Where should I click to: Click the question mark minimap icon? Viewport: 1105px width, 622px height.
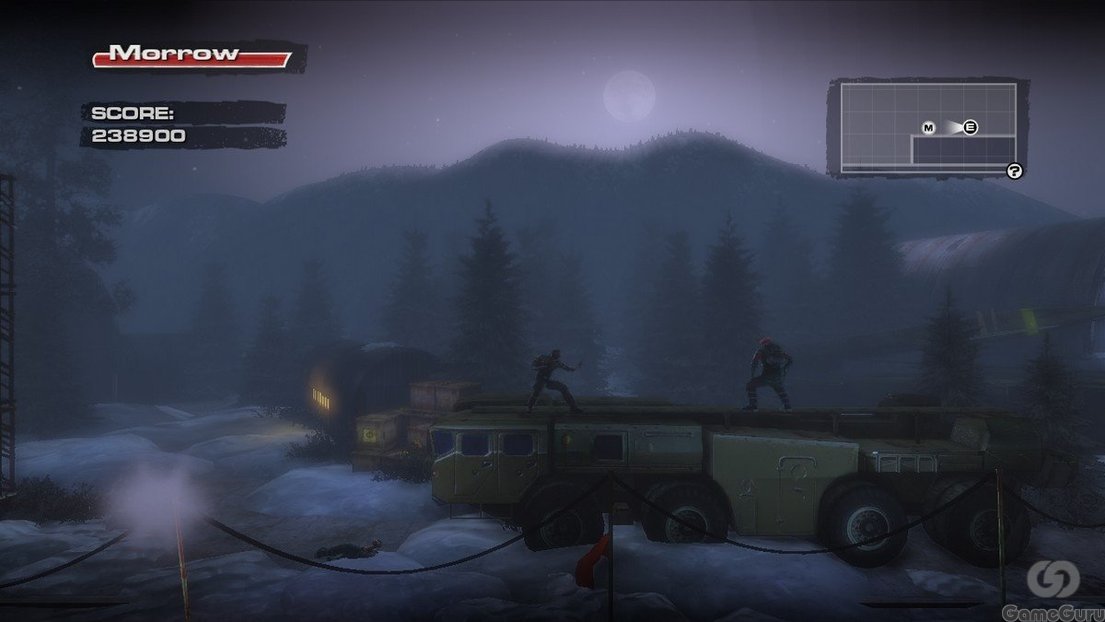pyautogui.click(x=1014, y=171)
